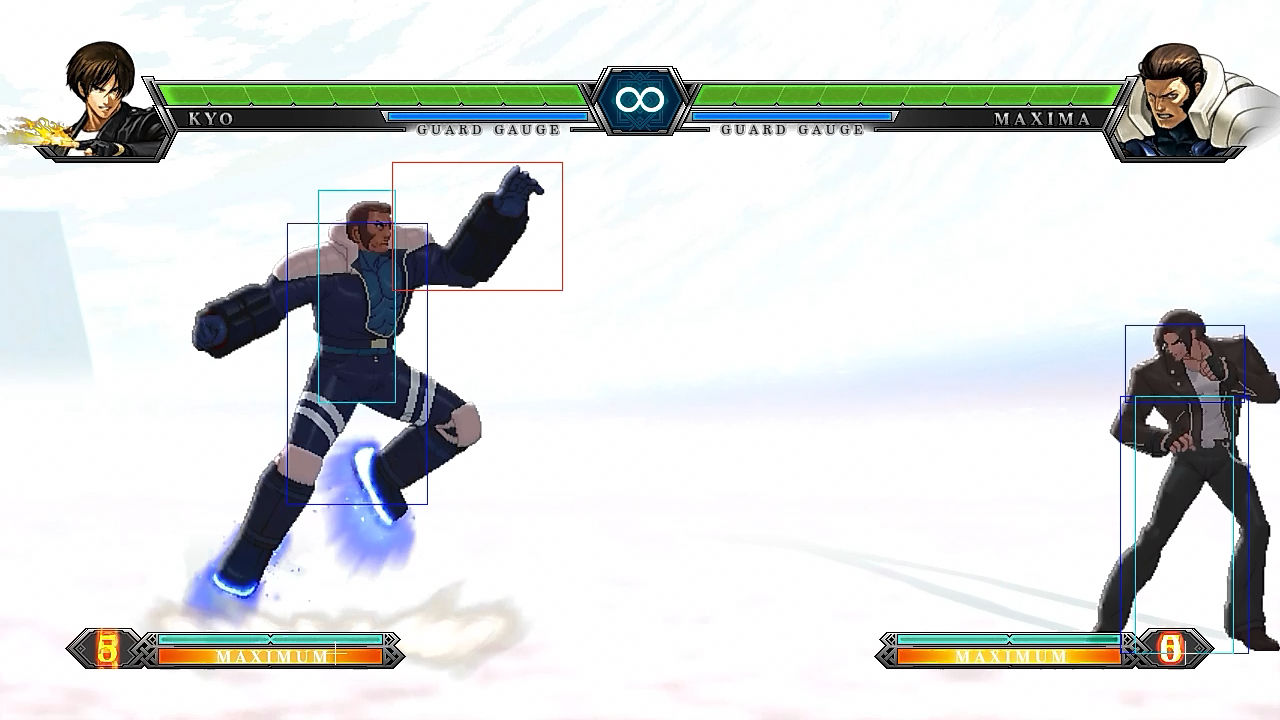The image size is (1280, 720).
Task: Click Kyo's green health bar
Action: click(380, 96)
